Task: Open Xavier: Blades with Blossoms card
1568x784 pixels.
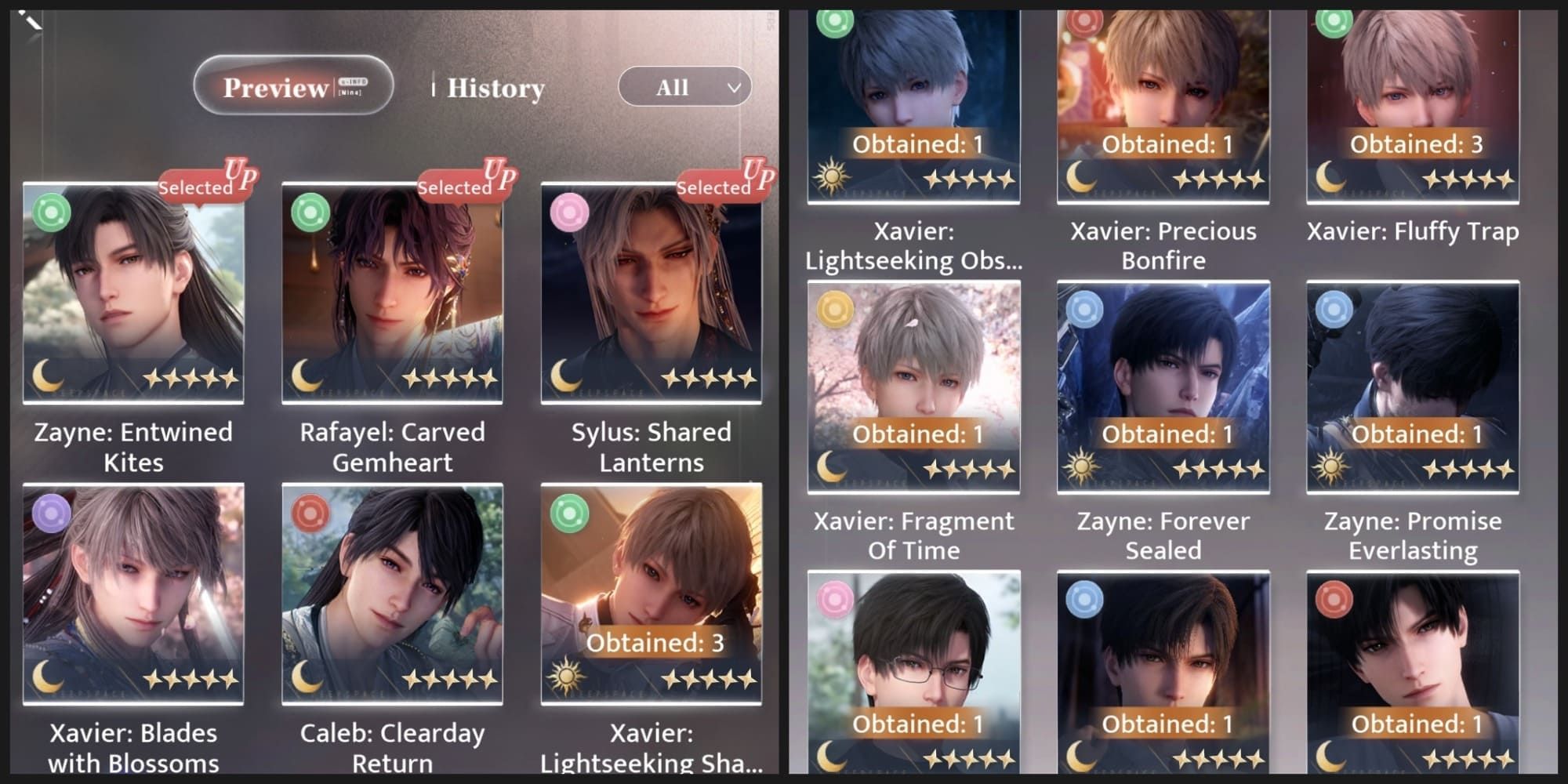Action: 133,593
